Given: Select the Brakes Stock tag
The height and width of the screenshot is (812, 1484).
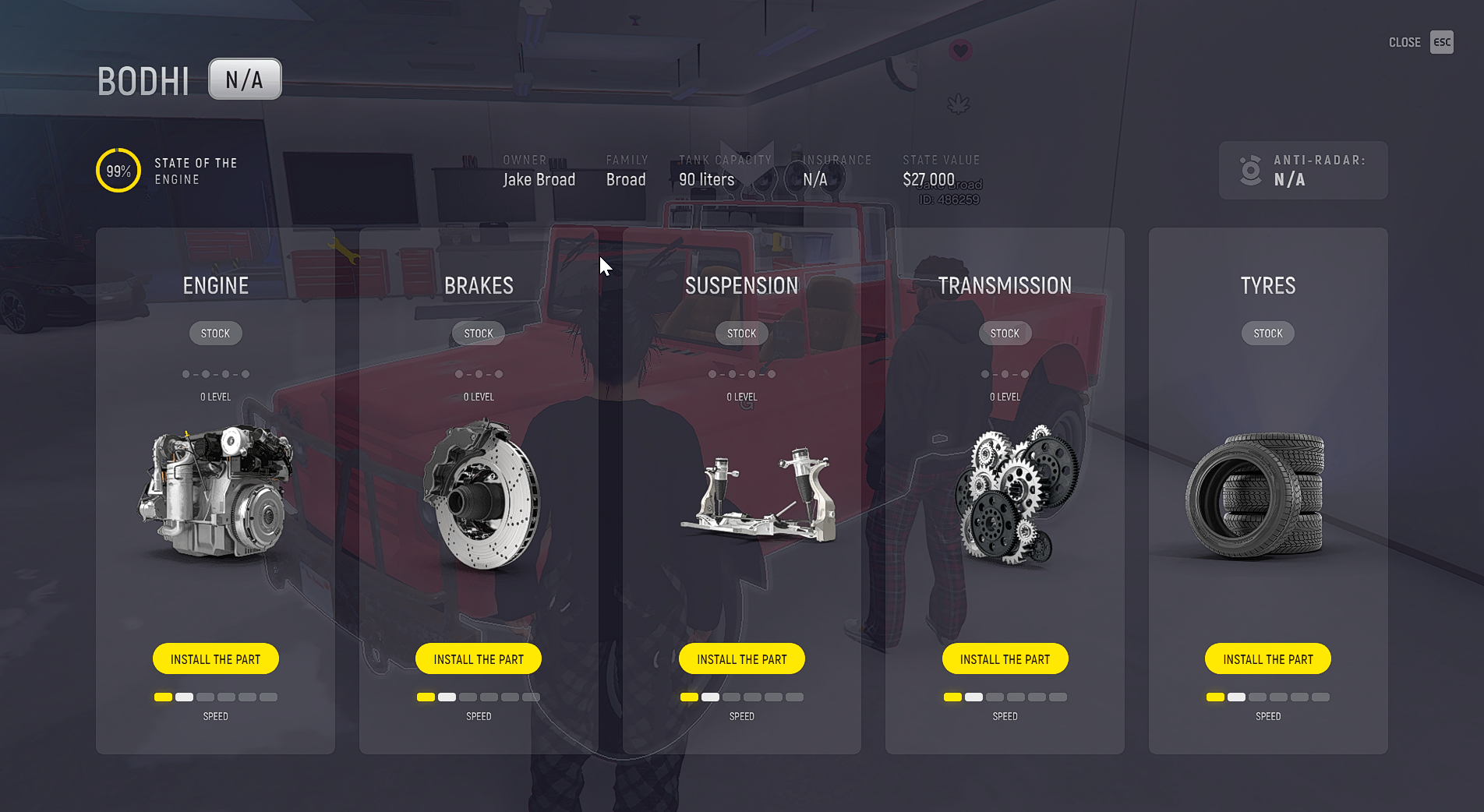Looking at the screenshot, I should tap(479, 334).
